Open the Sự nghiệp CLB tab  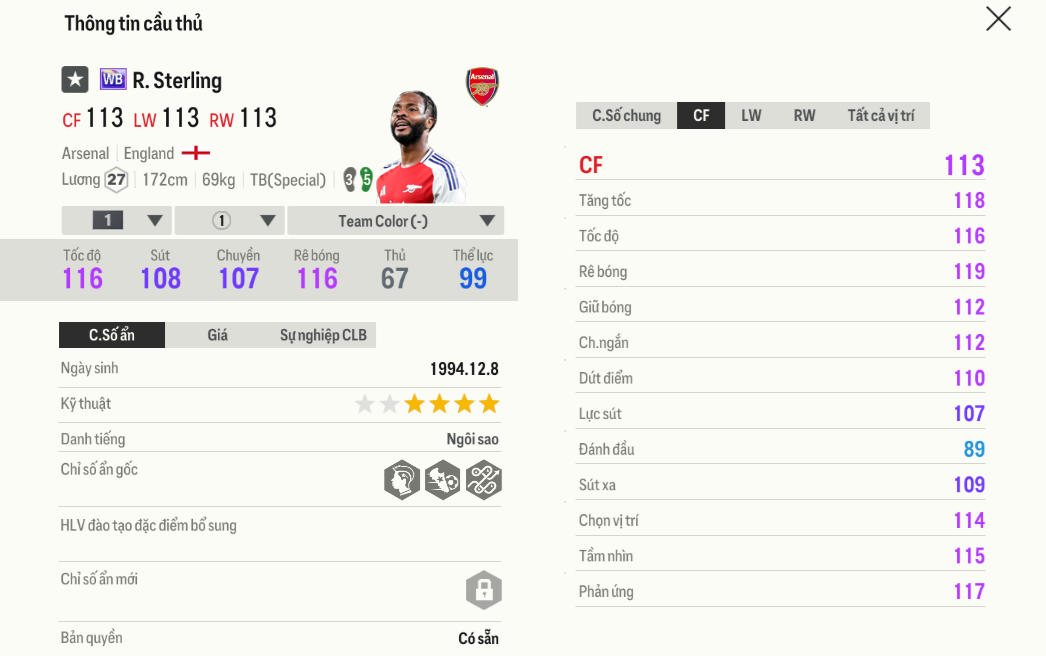pos(323,335)
